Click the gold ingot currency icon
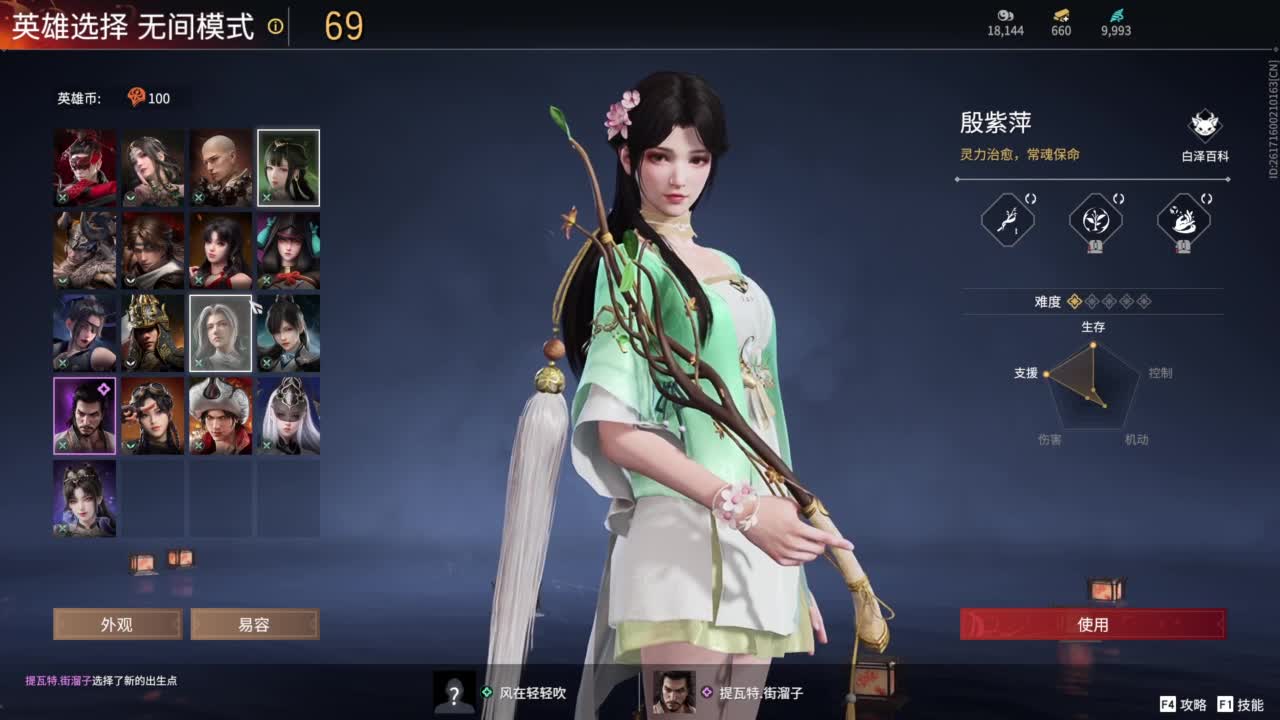This screenshot has height=720, width=1280. click(x=1060, y=17)
